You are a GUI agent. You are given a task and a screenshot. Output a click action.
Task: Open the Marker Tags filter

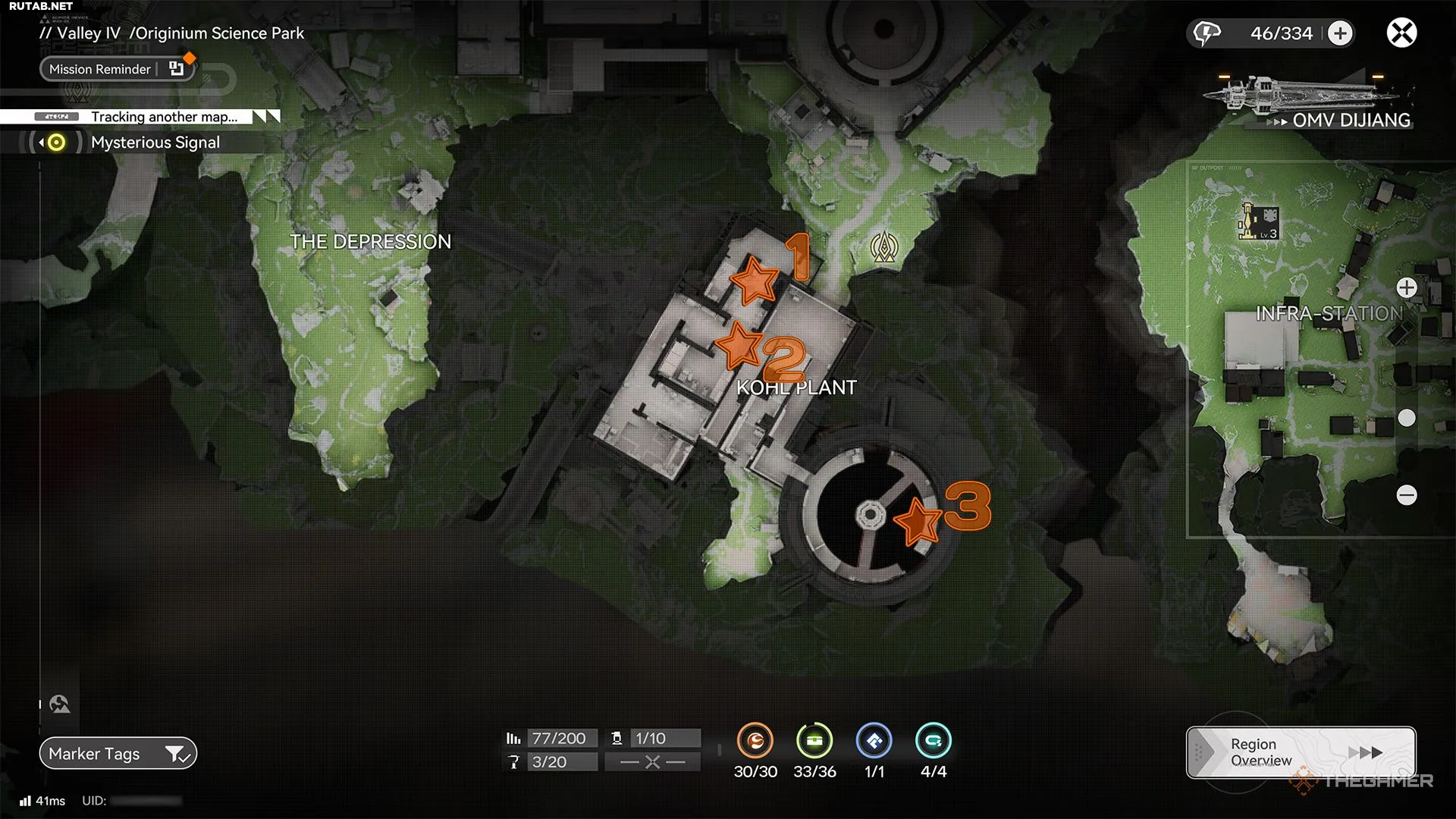click(118, 754)
